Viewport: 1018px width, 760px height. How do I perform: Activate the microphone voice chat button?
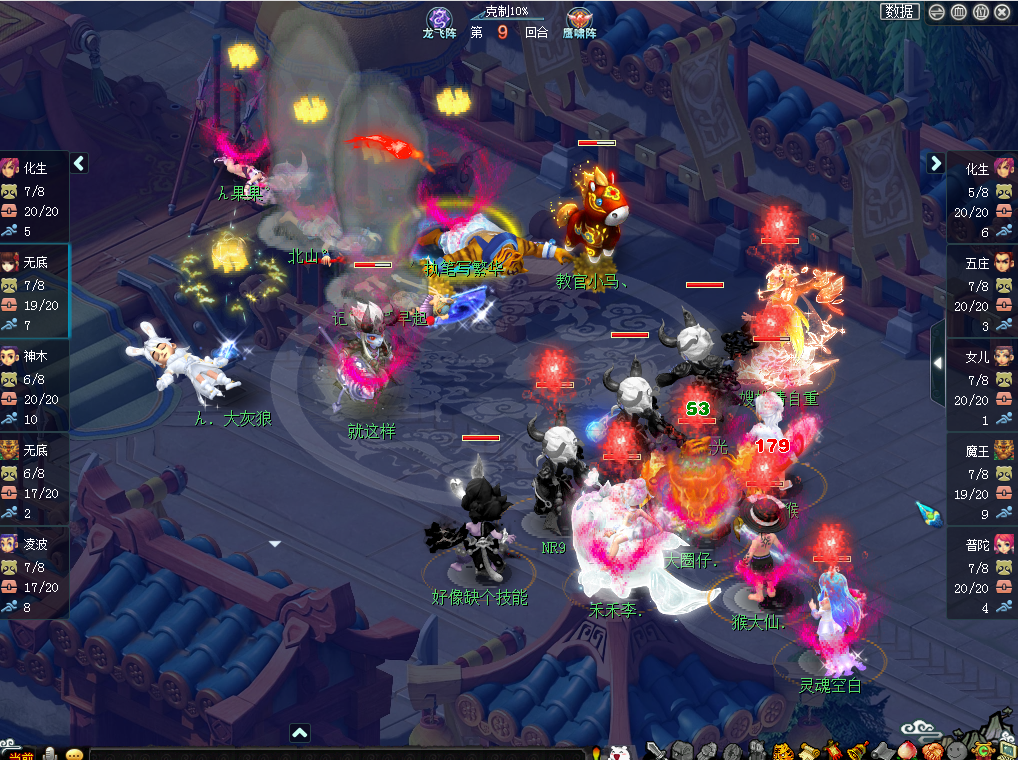click(x=50, y=753)
